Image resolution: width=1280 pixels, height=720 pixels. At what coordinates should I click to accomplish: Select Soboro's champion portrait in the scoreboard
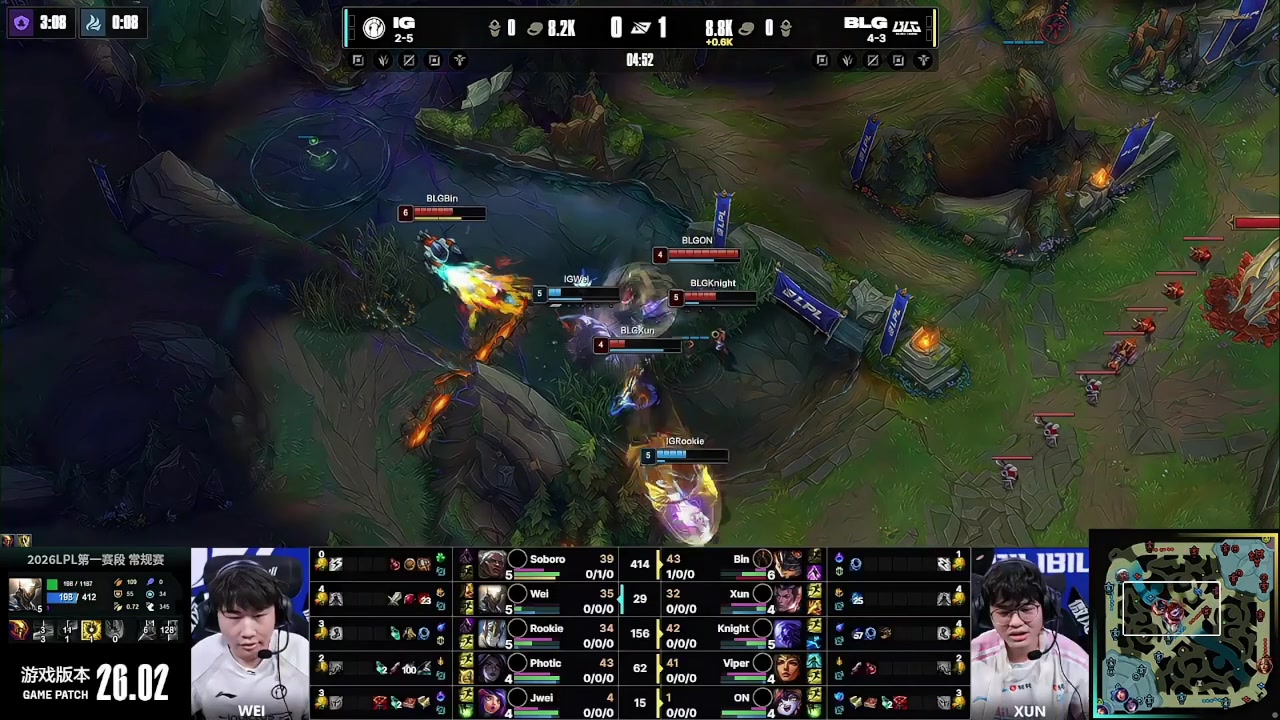[x=491, y=564]
